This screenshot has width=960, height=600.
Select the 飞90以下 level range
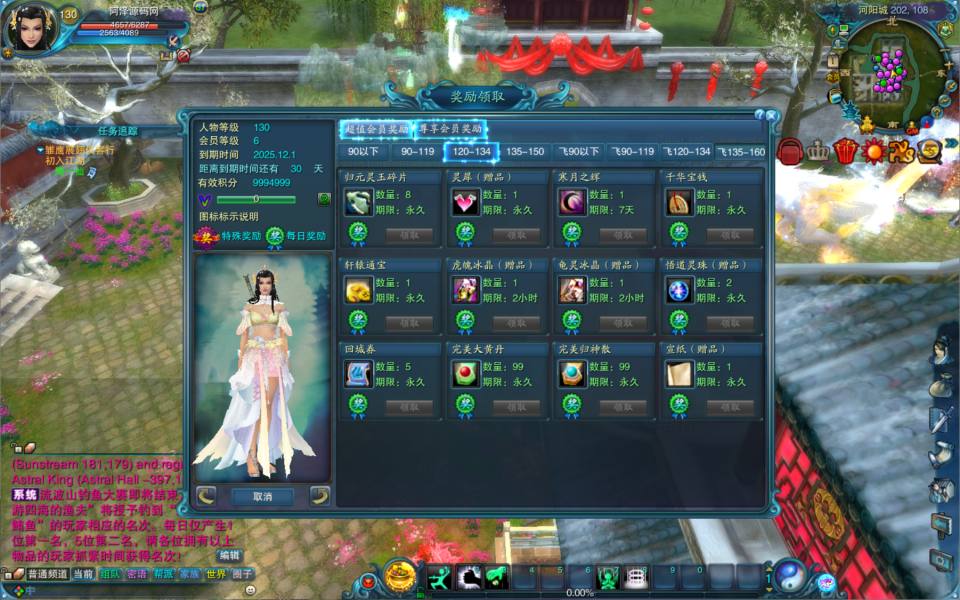pyautogui.click(x=579, y=152)
